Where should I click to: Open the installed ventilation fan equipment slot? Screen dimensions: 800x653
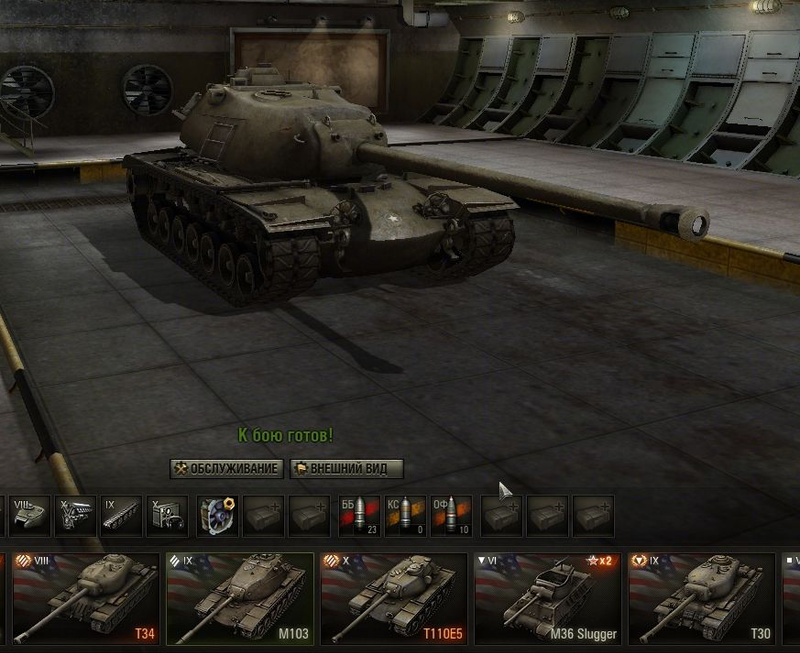217,516
